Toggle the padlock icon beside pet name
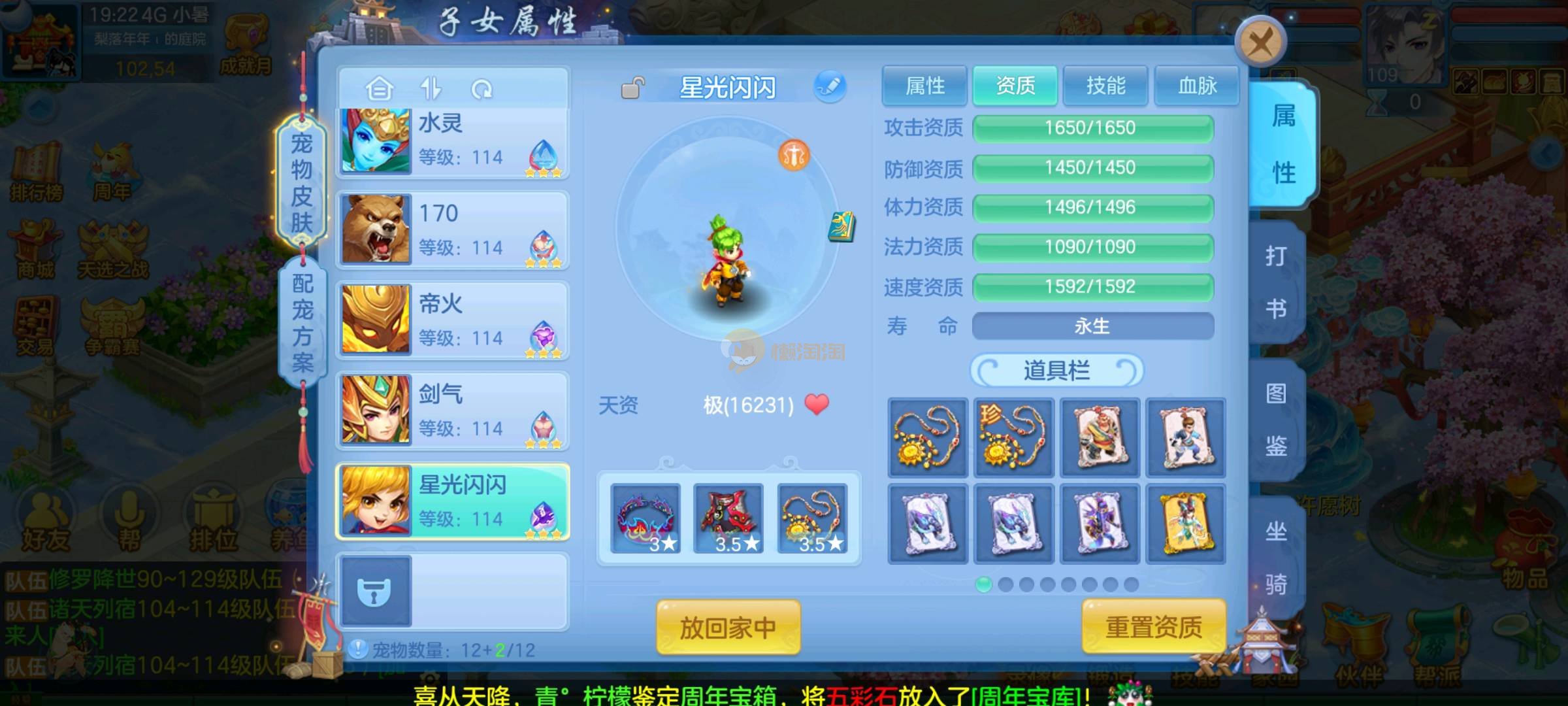Screen dimensions: 1568x706 tap(632, 87)
